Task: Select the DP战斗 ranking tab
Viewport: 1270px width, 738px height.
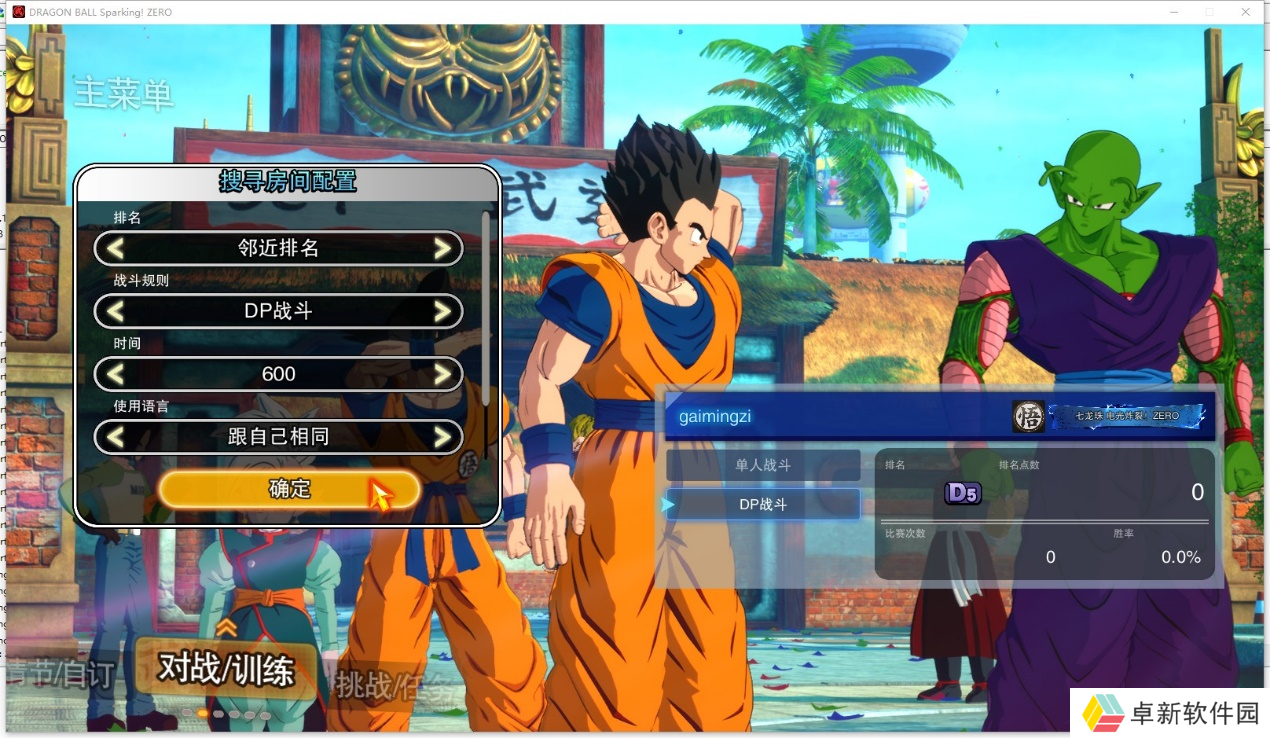Action: pyautogui.click(x=763, y=504)
